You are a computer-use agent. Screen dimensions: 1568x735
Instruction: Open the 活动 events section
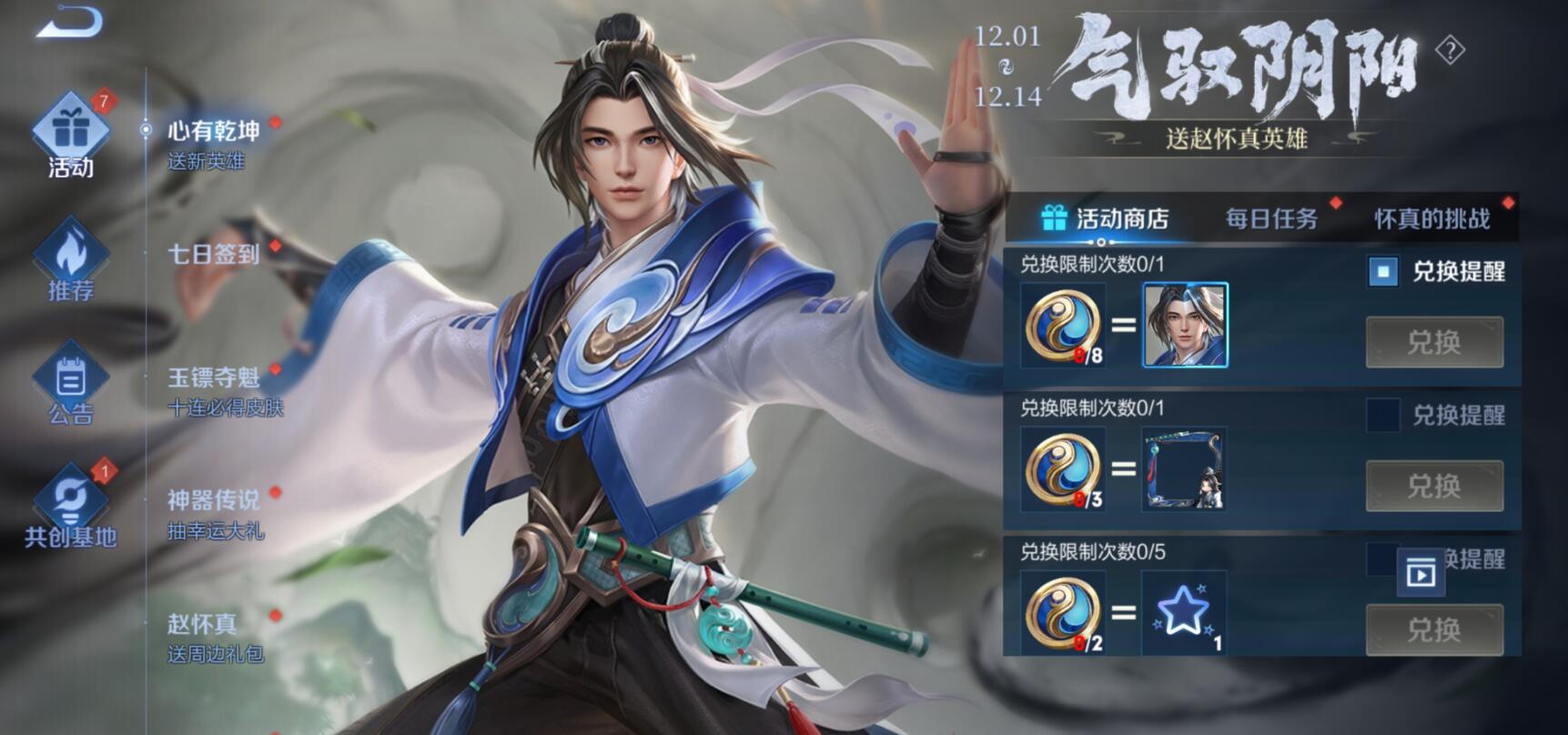coord(71,136)
